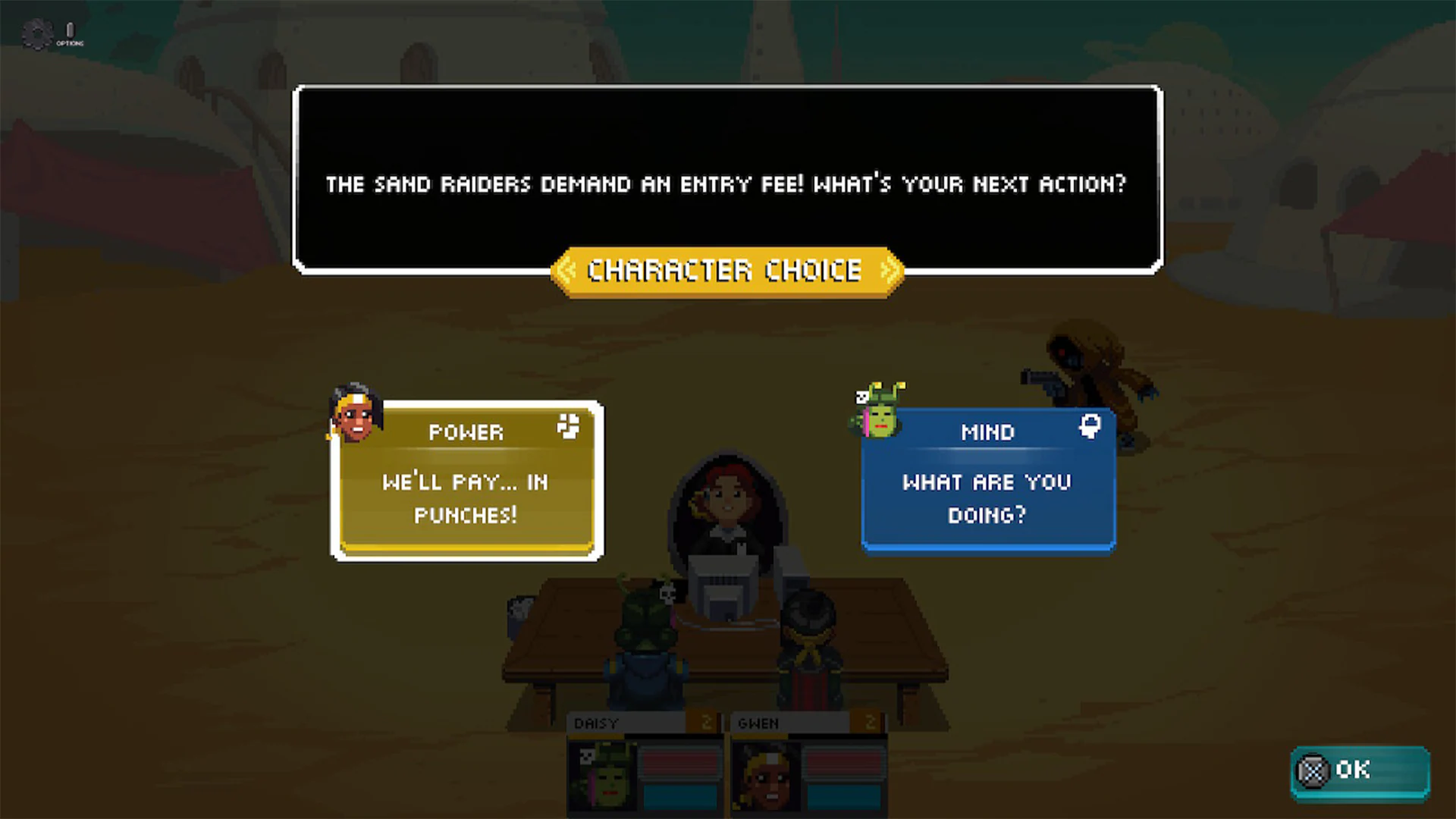1456x819 pixels.
Task: Click Daisy's red health bar
Action: [x=679, y=762]
